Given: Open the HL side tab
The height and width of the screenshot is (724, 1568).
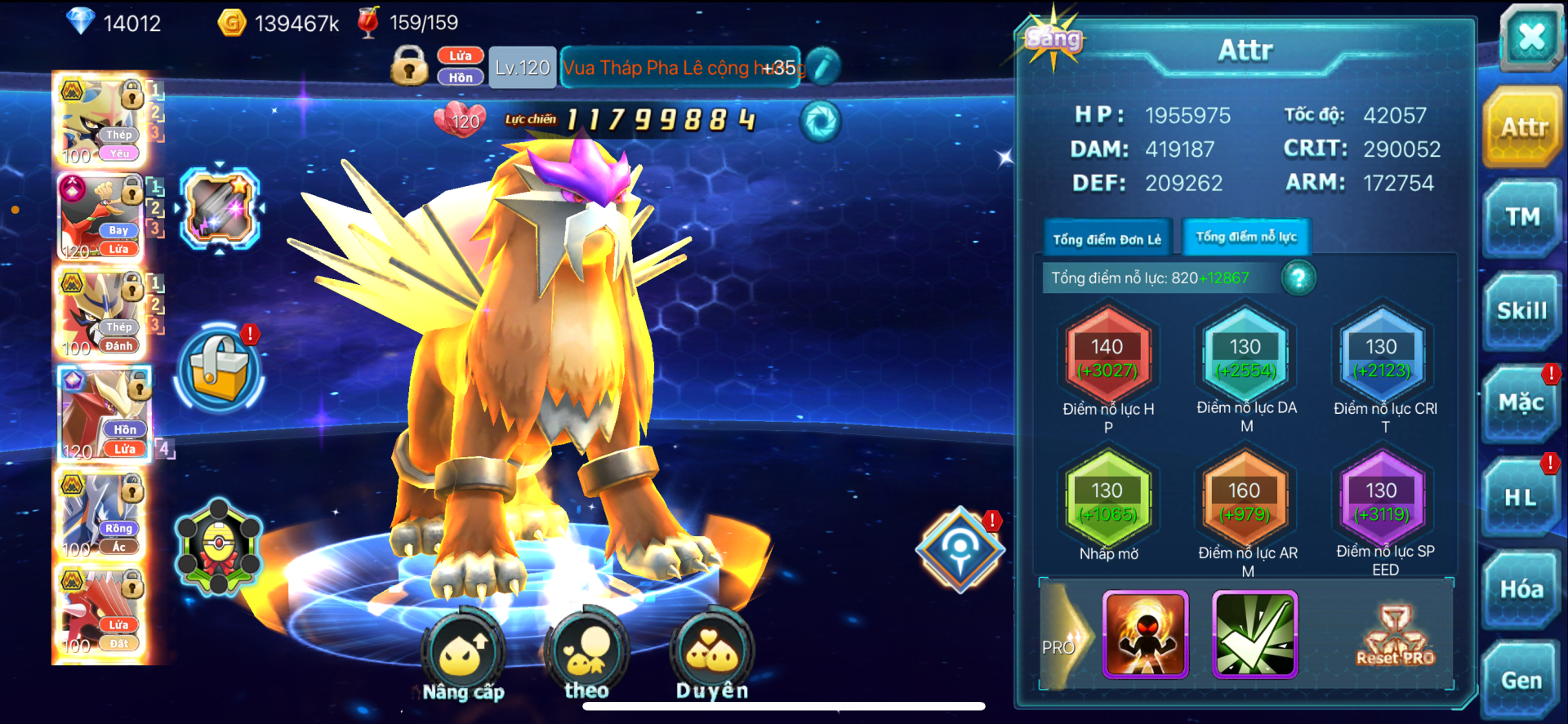Looking at the screenshot, I should 1521,497.
